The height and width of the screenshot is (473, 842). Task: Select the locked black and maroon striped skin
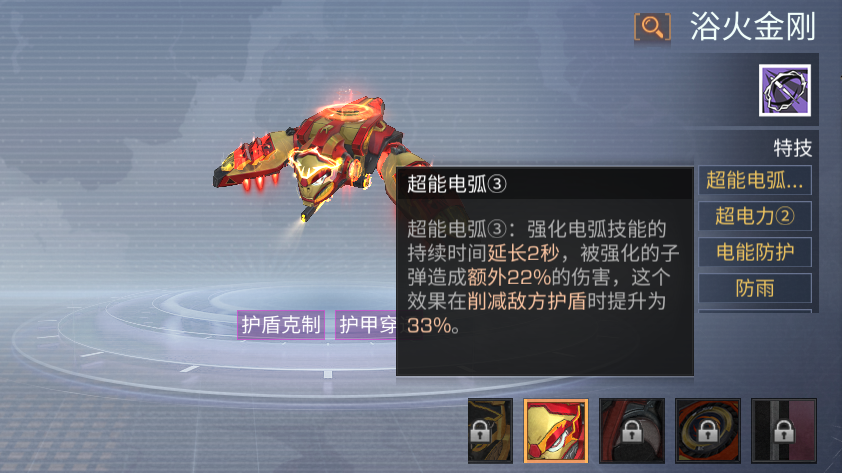click(784, 431)
